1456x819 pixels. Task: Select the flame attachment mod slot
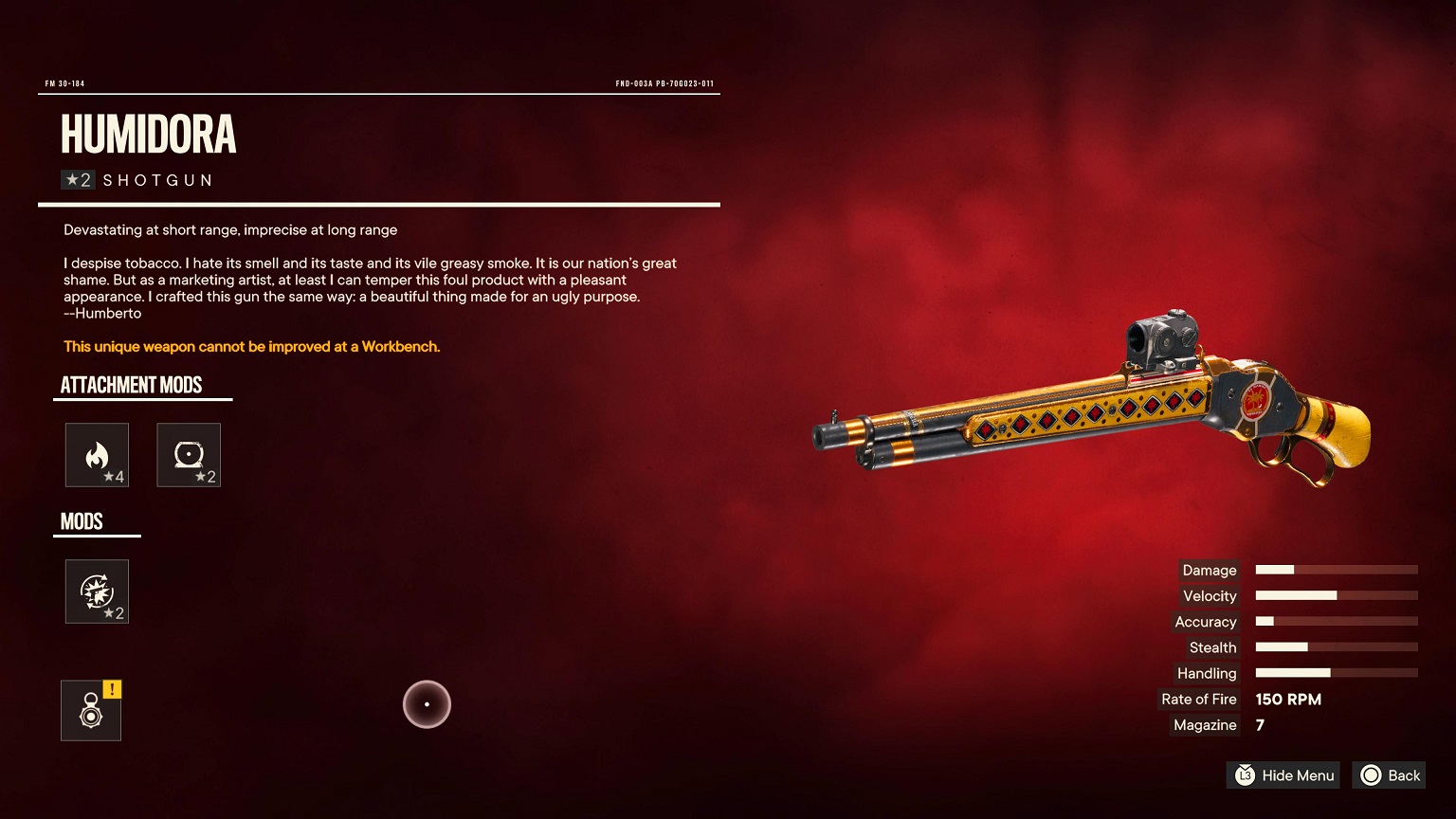tap(97, 455)
